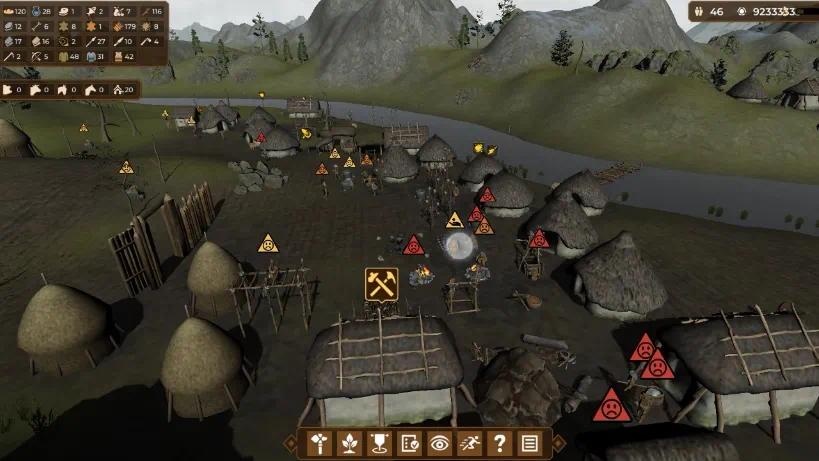Select the hammer and pickaxe building marker

tap(381, 284)
